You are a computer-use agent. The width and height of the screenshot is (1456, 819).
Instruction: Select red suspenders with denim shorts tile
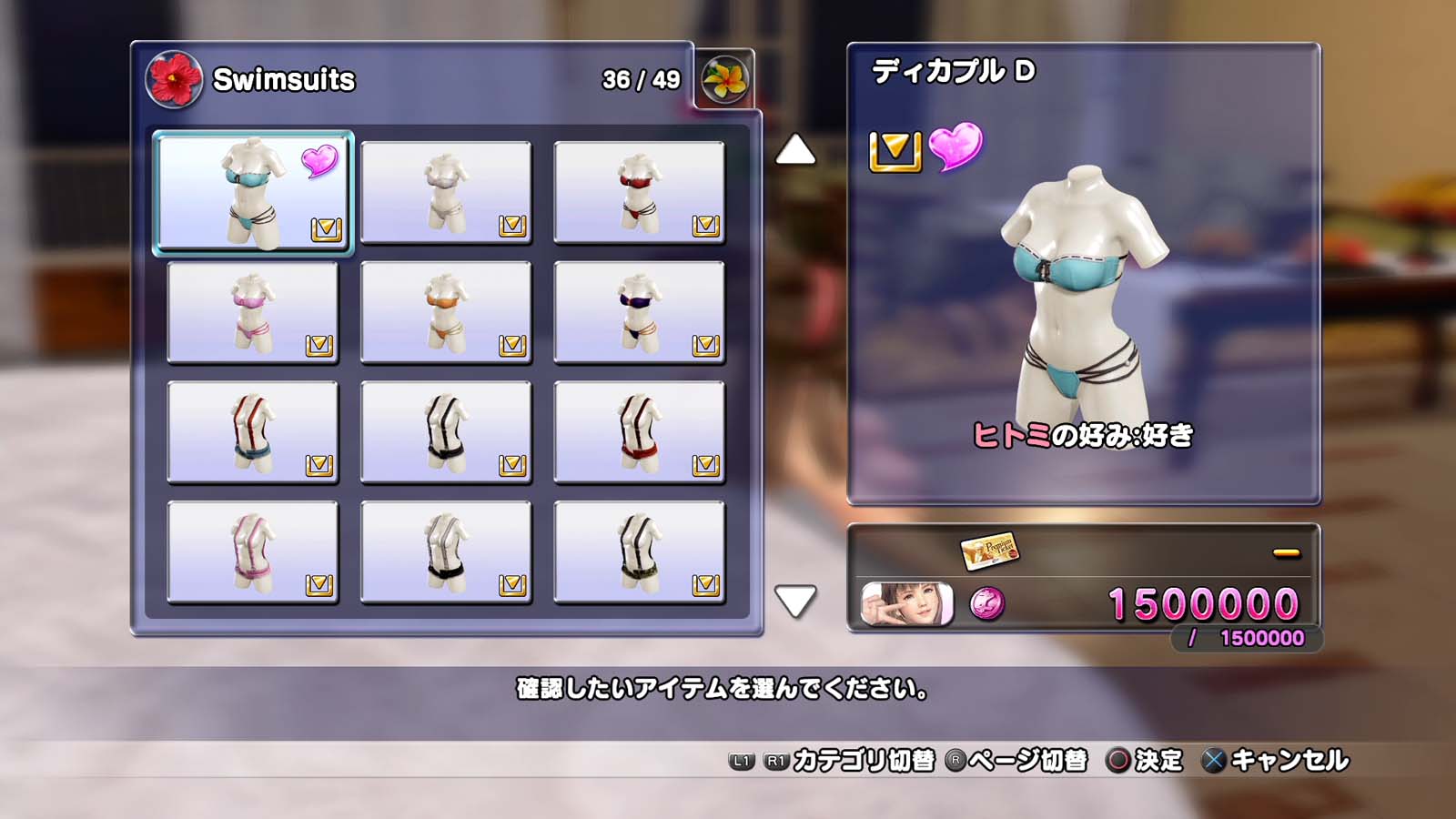252,432
